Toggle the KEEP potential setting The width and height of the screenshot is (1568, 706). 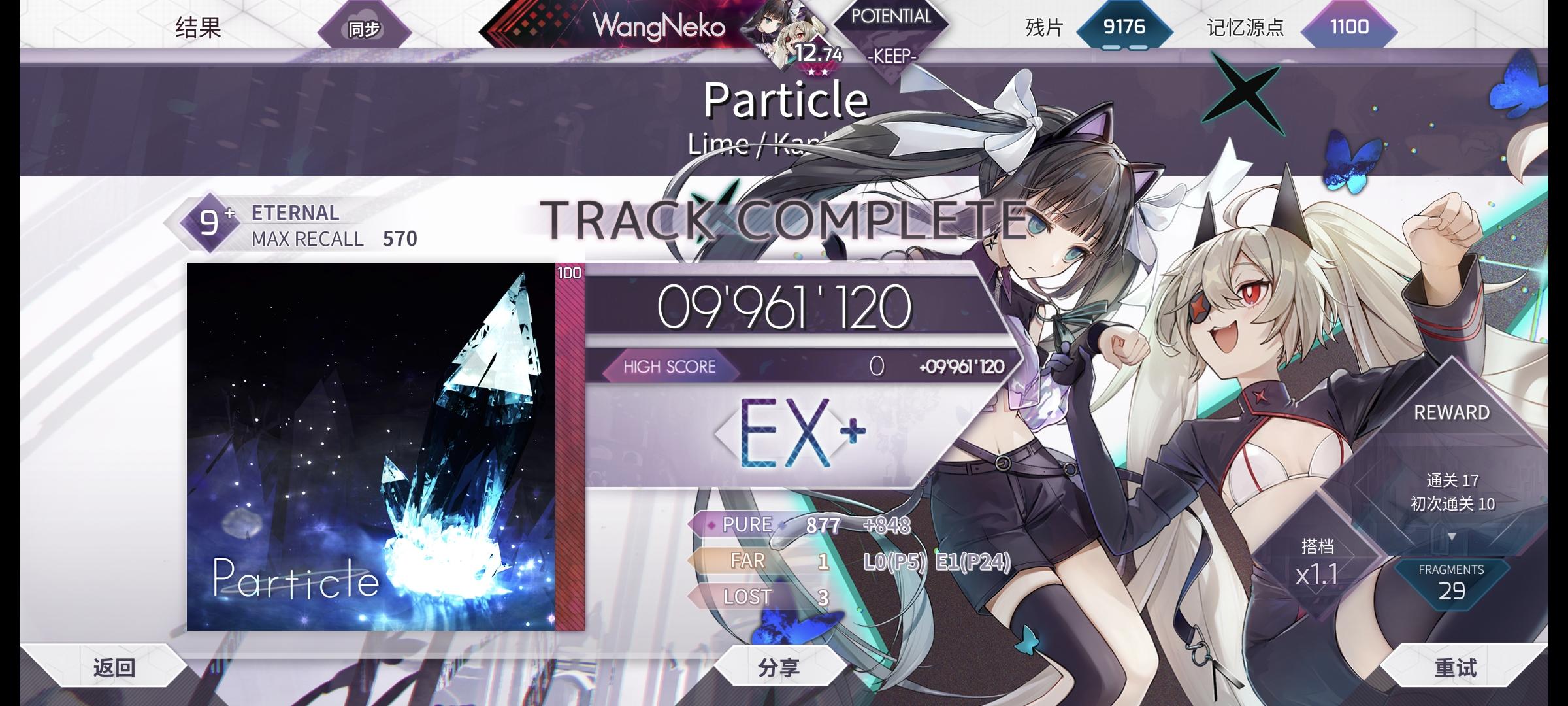[893, 58]
